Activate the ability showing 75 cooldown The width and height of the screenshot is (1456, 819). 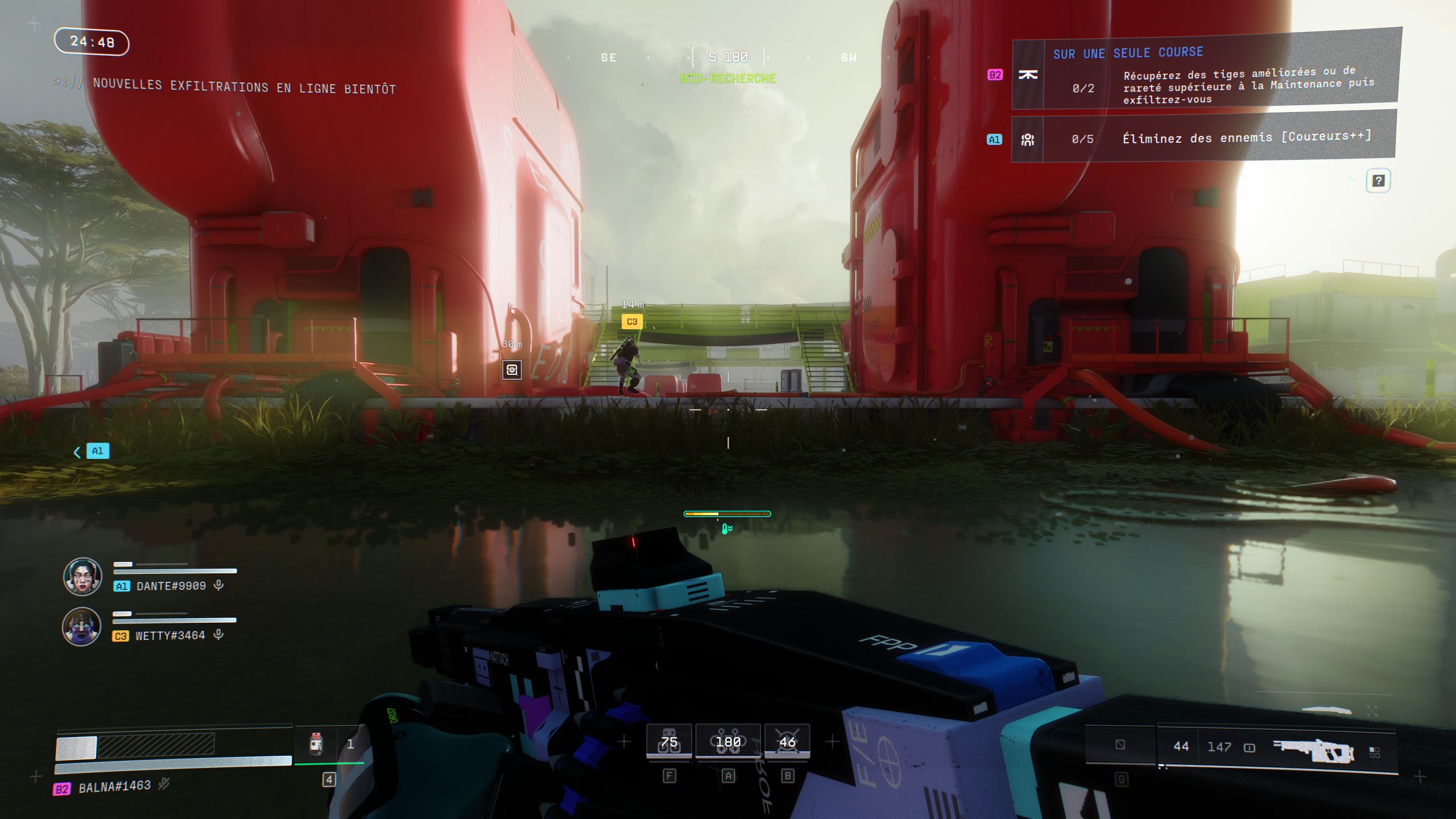tap(669, 742)
